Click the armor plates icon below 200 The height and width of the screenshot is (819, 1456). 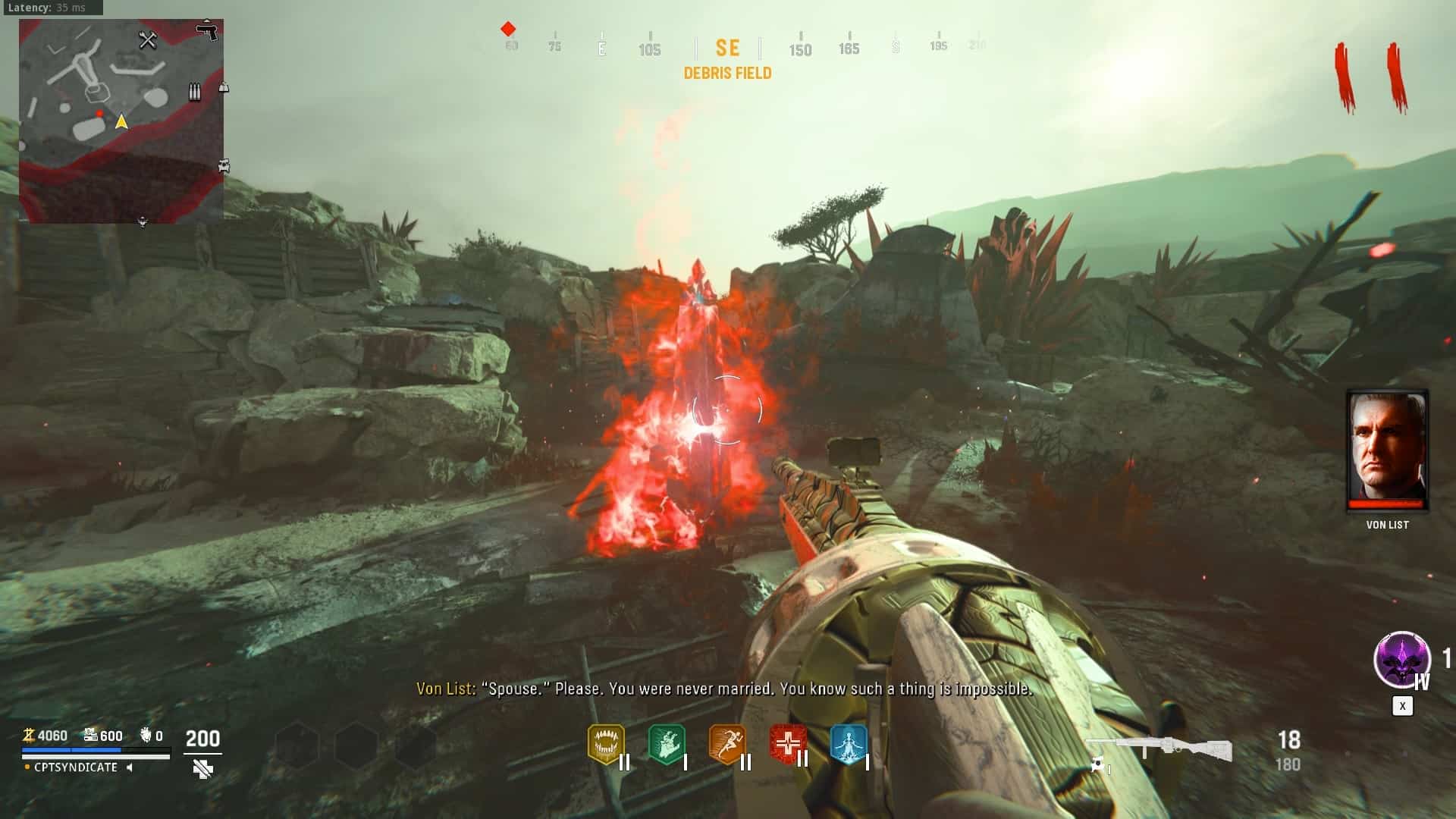coord(202,769)
